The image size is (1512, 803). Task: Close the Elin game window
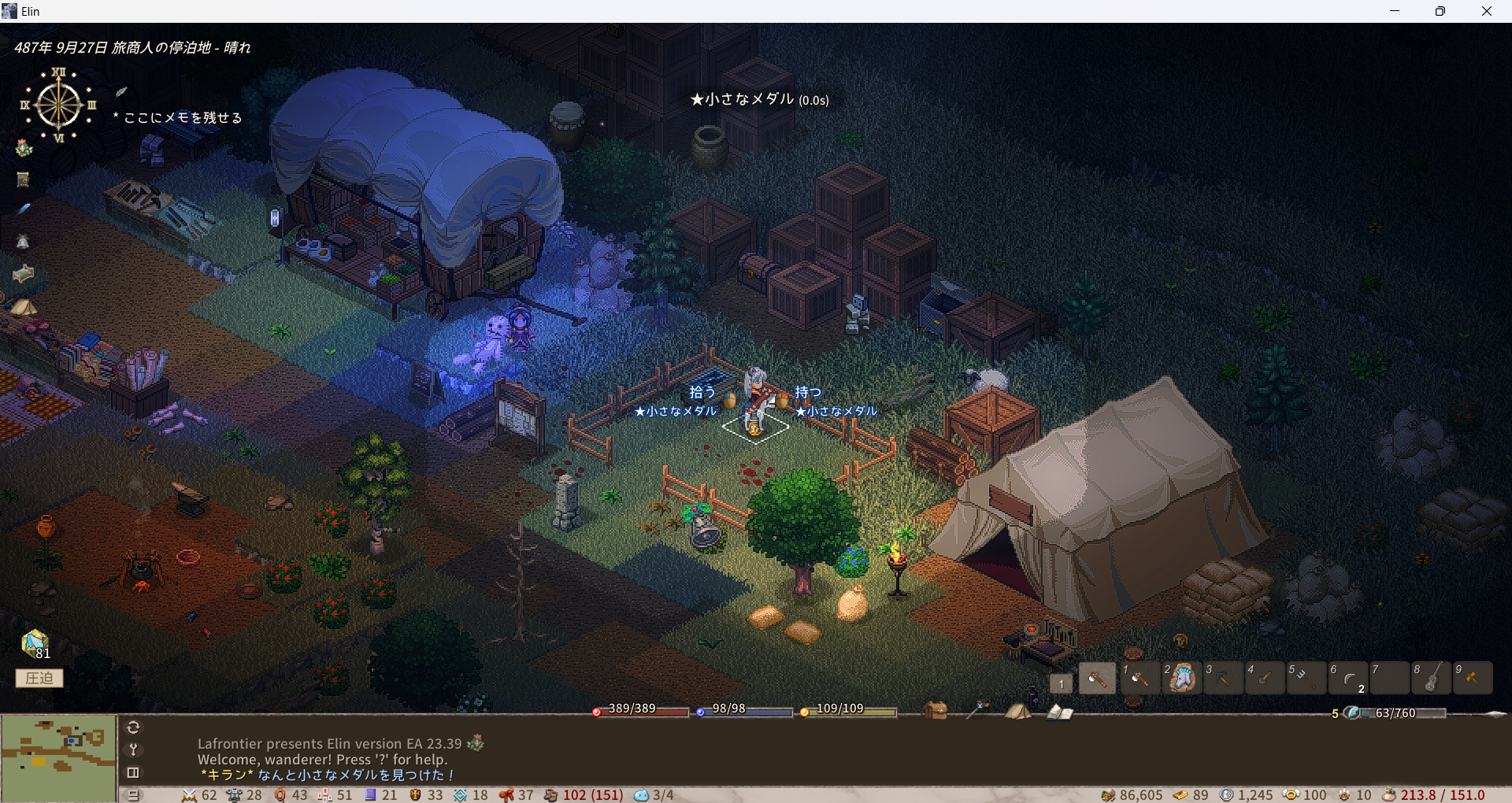(x=1486, y=11)
